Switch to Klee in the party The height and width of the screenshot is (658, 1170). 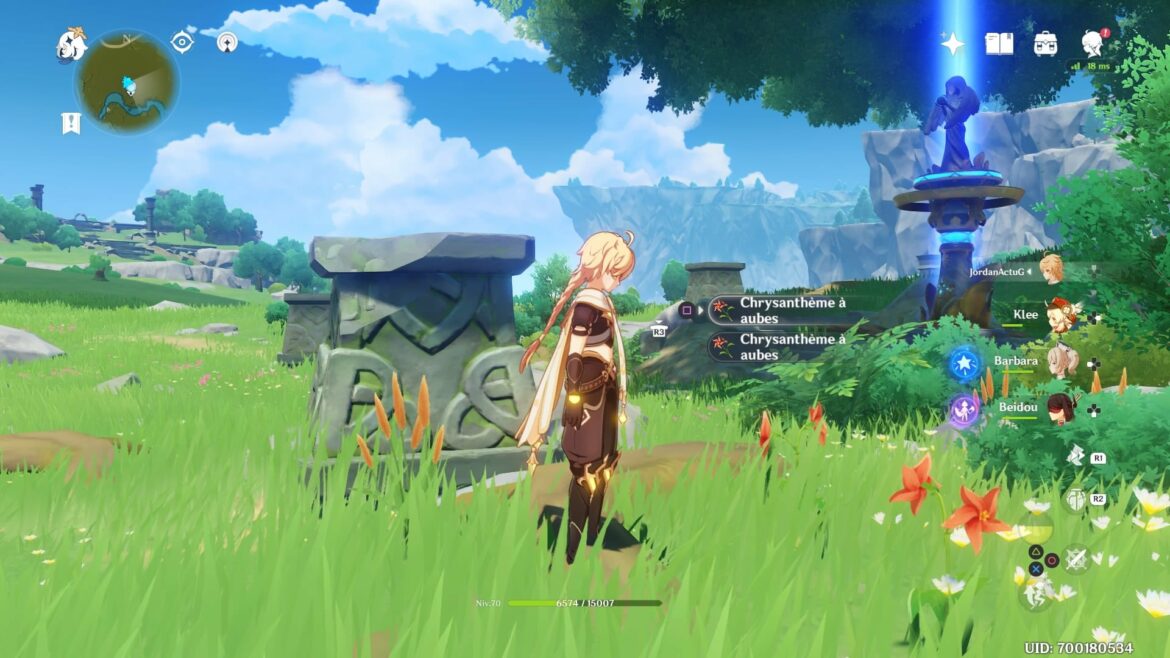[1057, 317]
